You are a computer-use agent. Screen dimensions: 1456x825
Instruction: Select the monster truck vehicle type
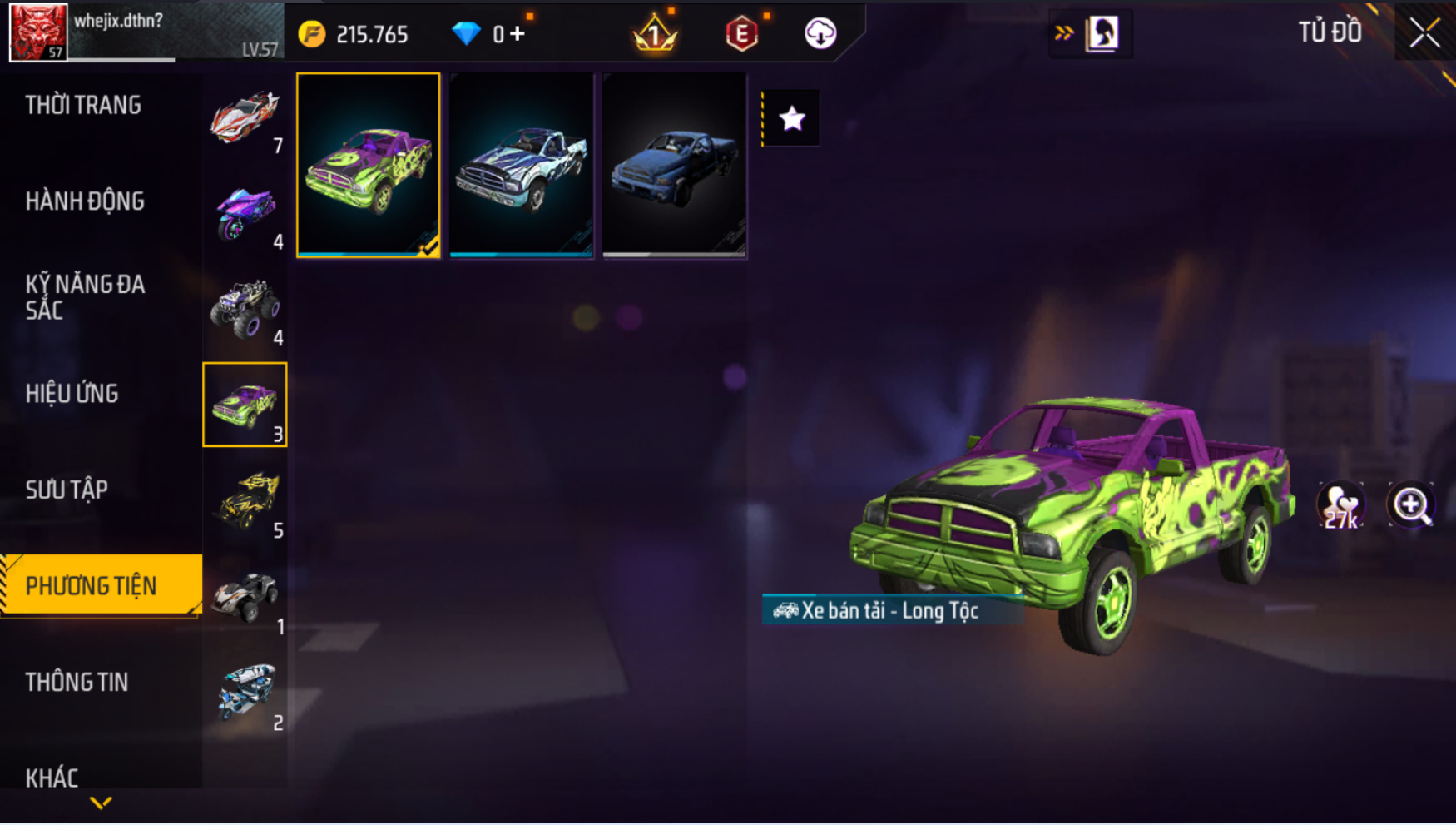coord(245,310)
